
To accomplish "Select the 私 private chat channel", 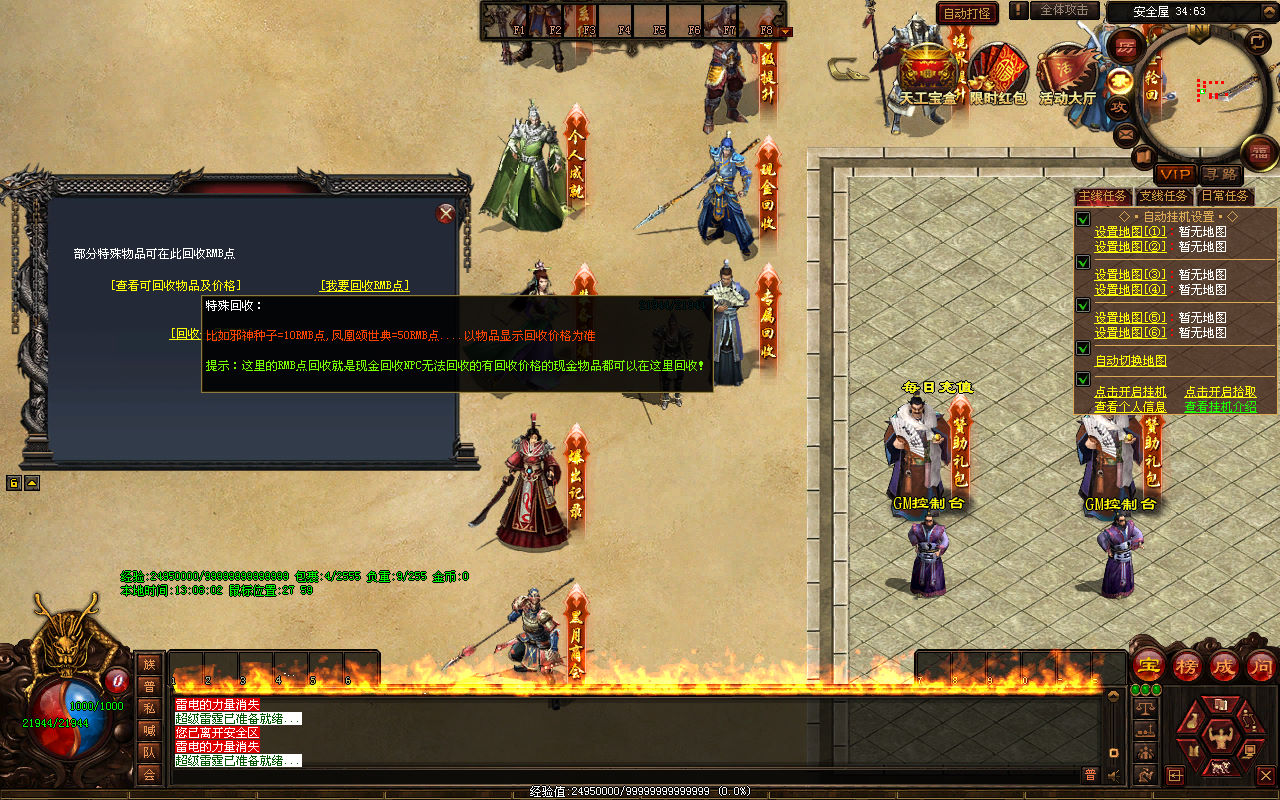I will pyautogui.click(x=149, y=708).
